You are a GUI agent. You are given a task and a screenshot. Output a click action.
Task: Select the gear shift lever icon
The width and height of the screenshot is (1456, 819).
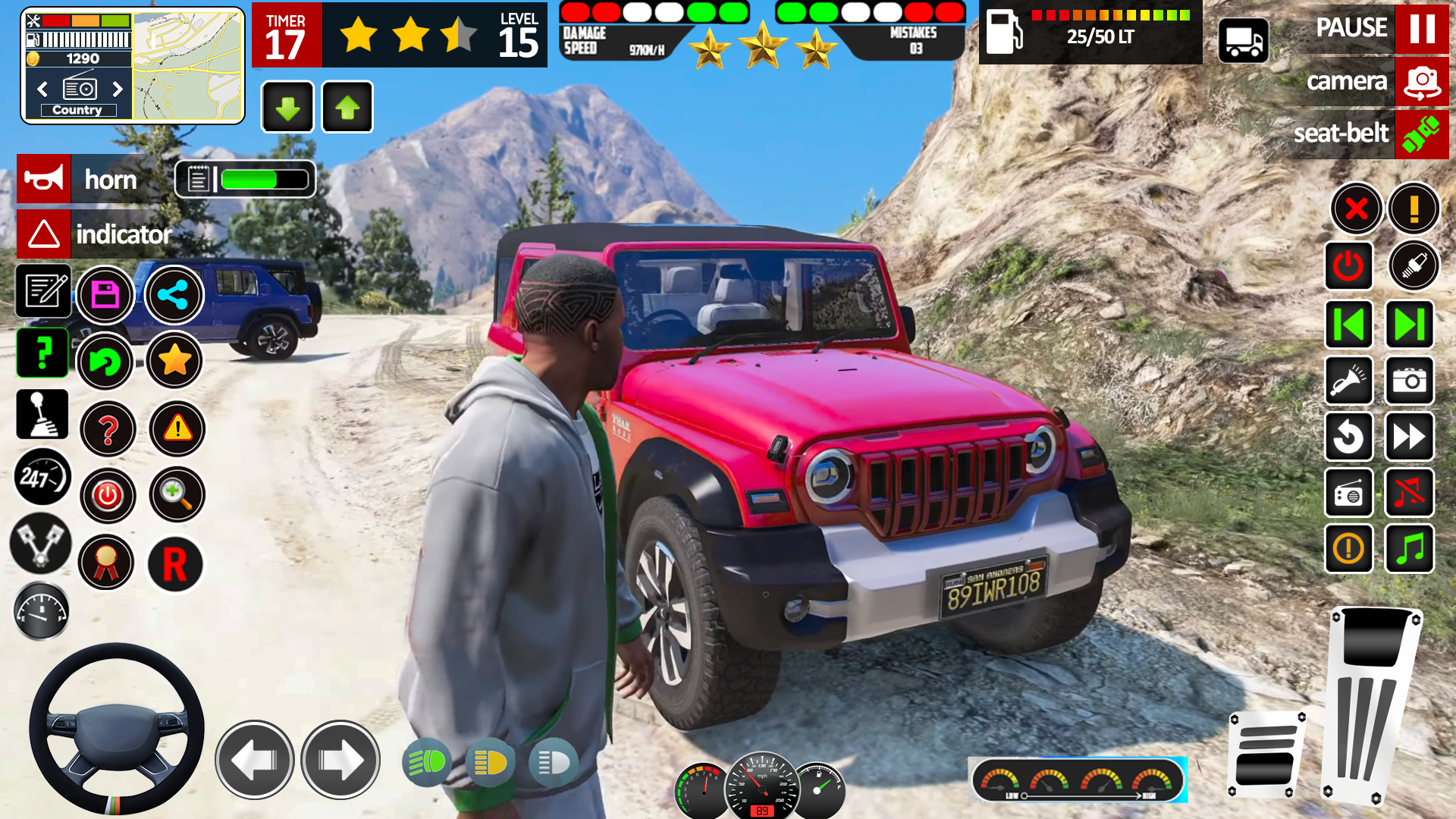click(42, 413)
